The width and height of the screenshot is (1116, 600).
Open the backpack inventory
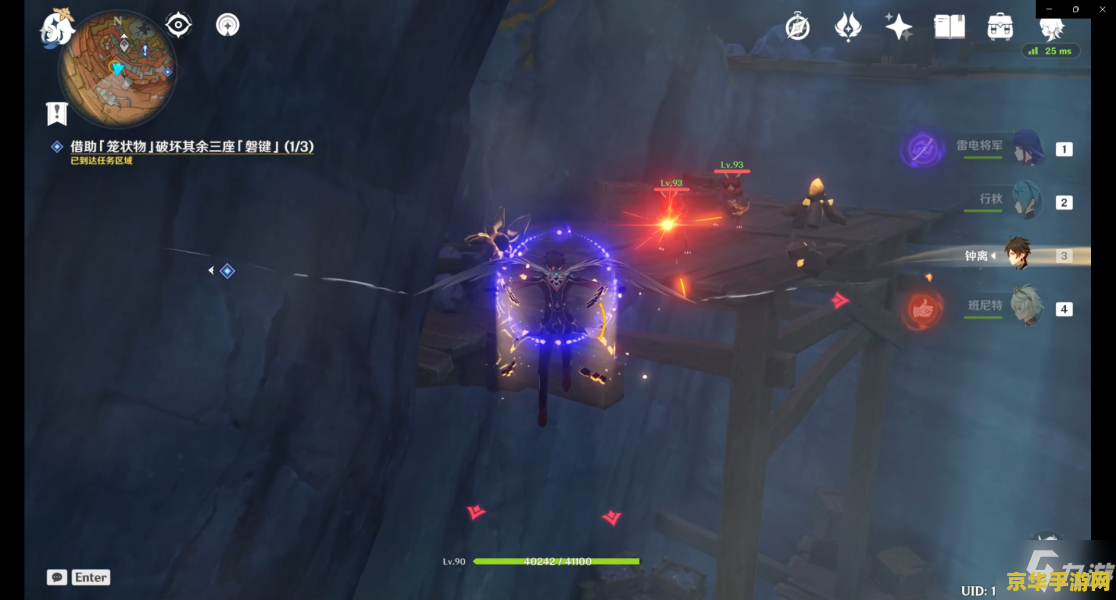tap(999, 27)
